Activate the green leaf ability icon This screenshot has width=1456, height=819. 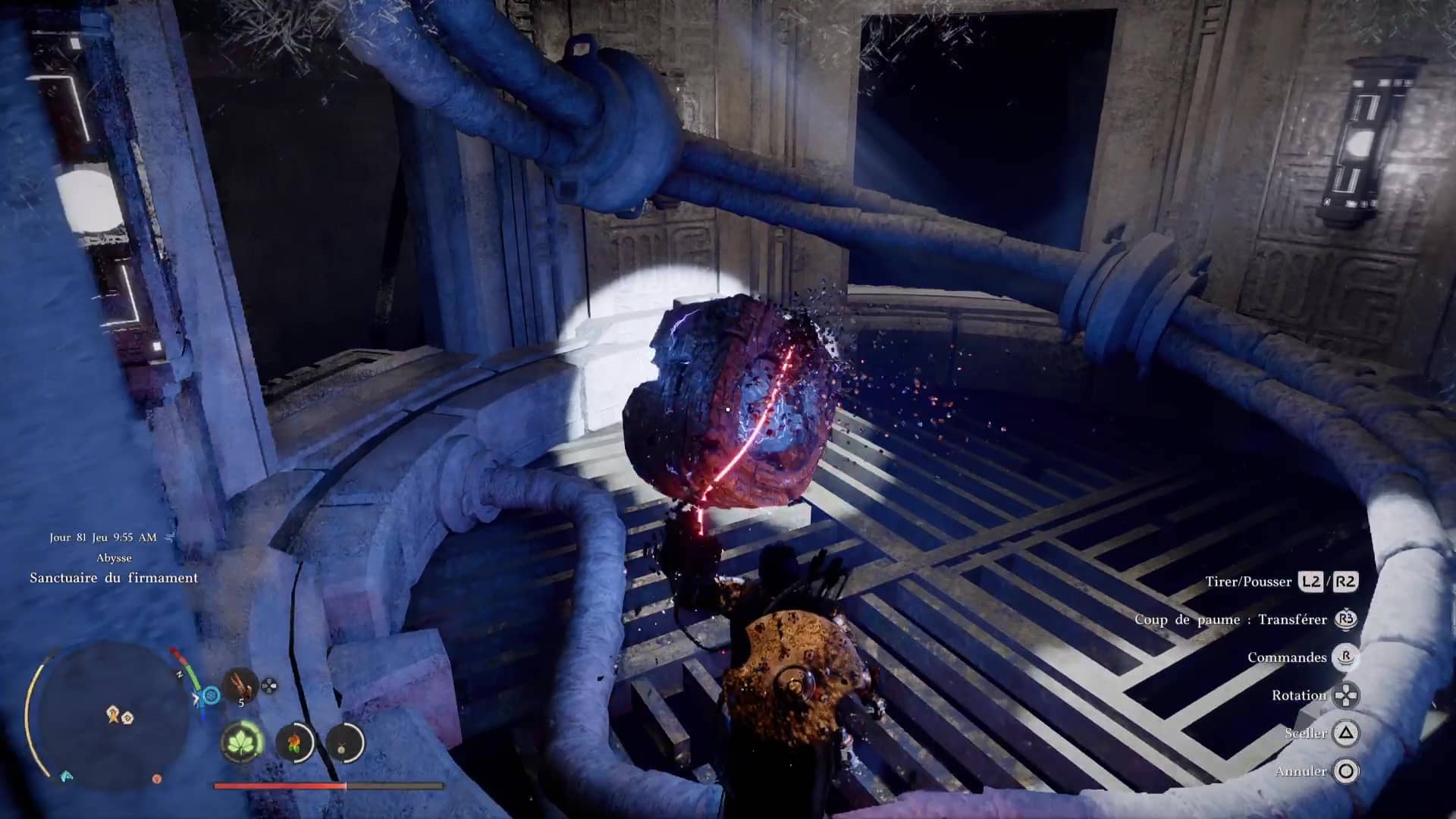point(242,742)
